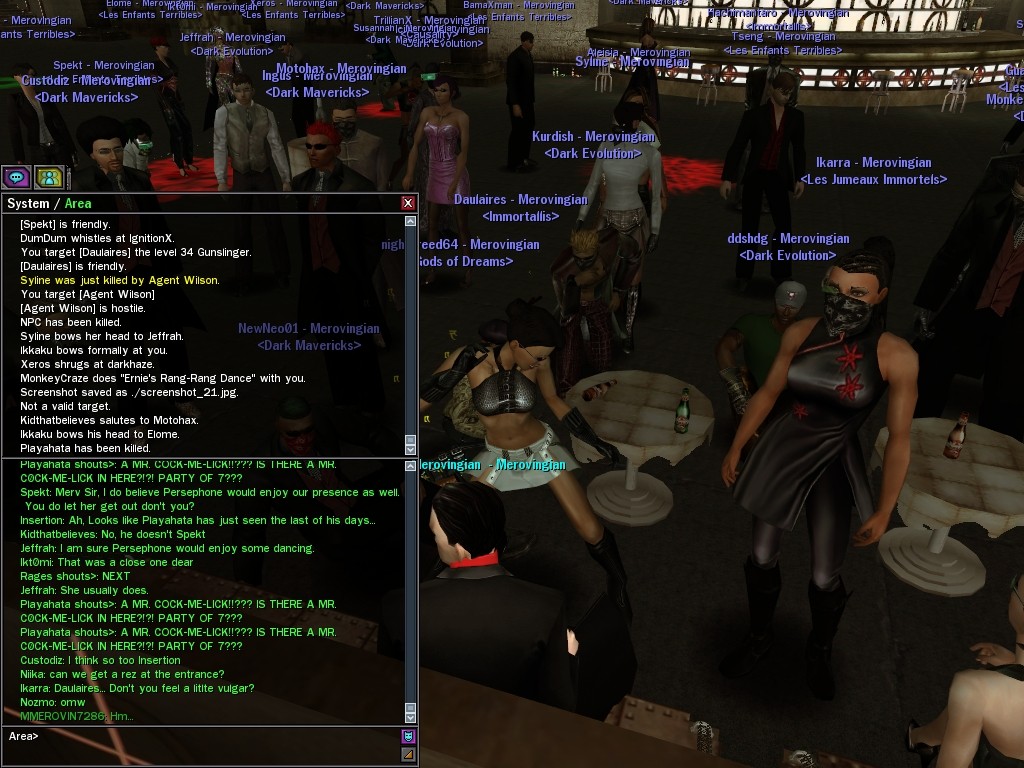Switch to the System chat tab

tap(28, 203)
